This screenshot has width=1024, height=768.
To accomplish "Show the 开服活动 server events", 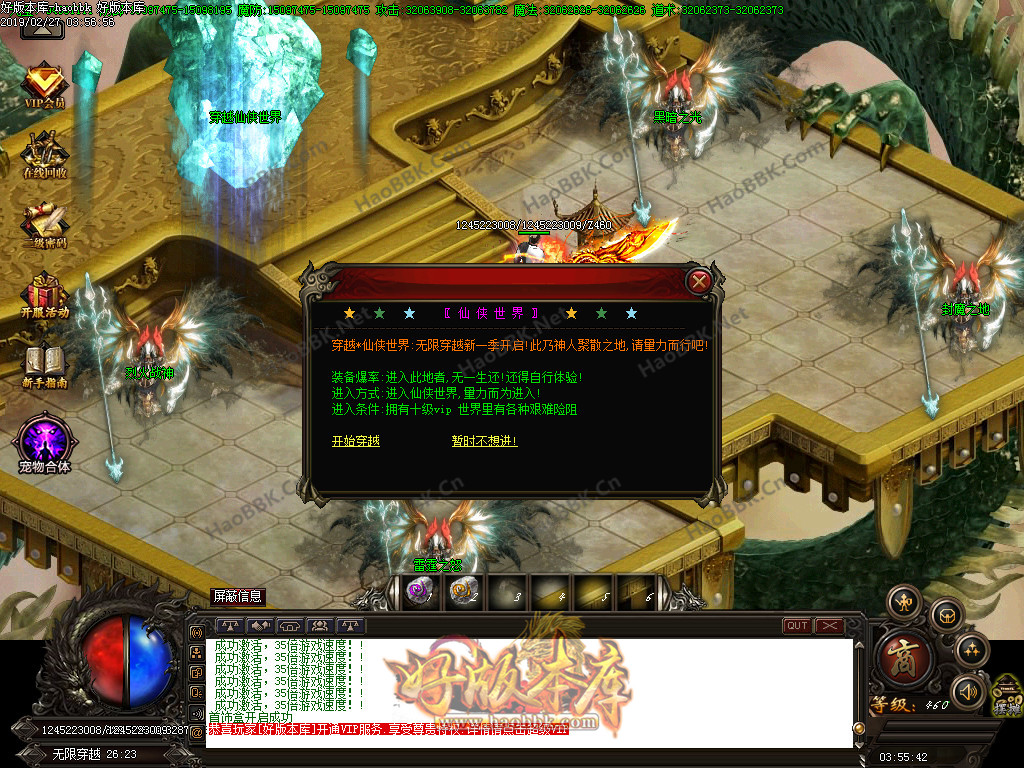I will click(x=44, y=295).
